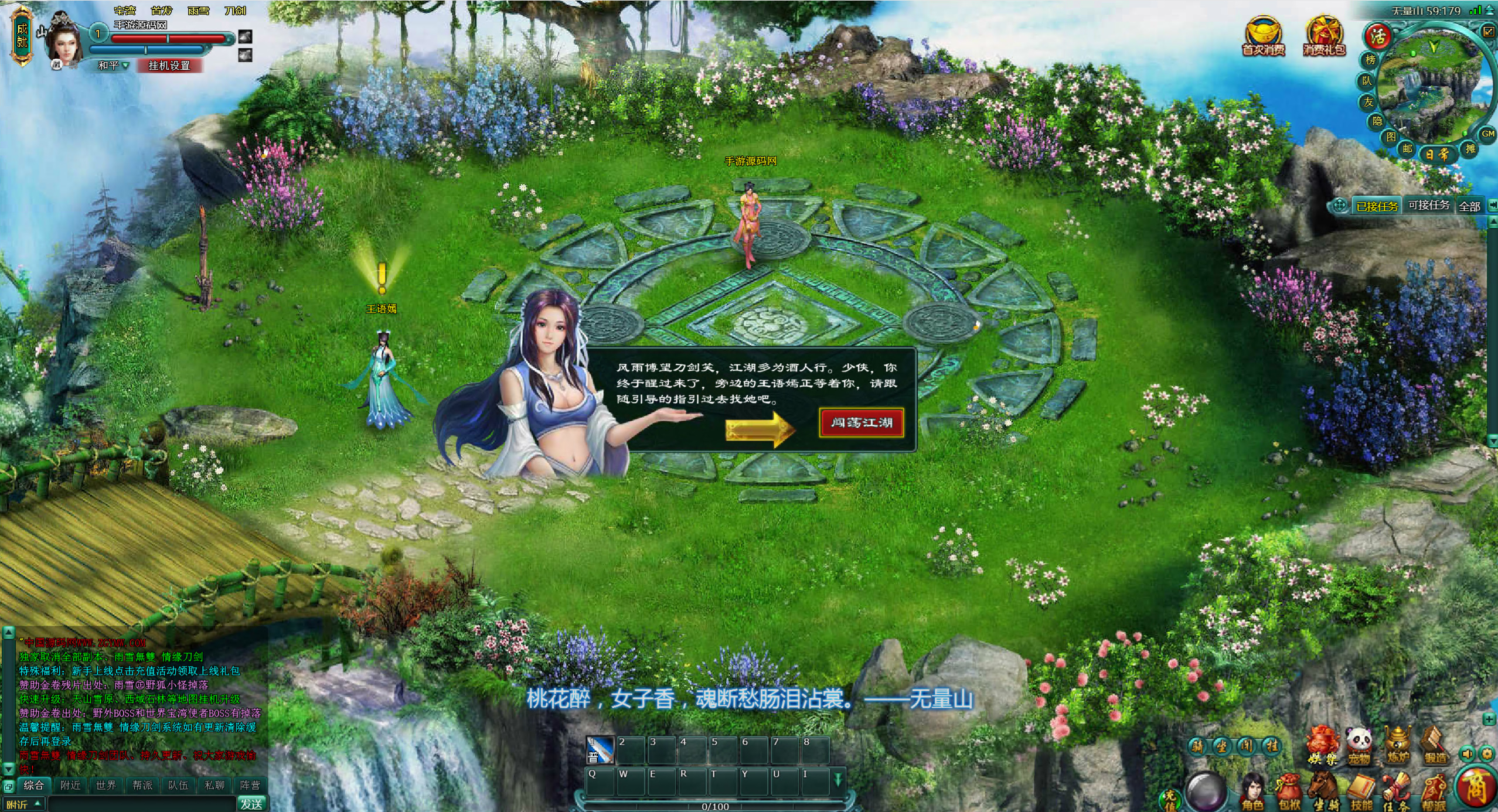This screenshot has width=1498, height=812.
Task: Switch chat to the 世界 tab
Action: pyautogui.click(x=106, y=785)
